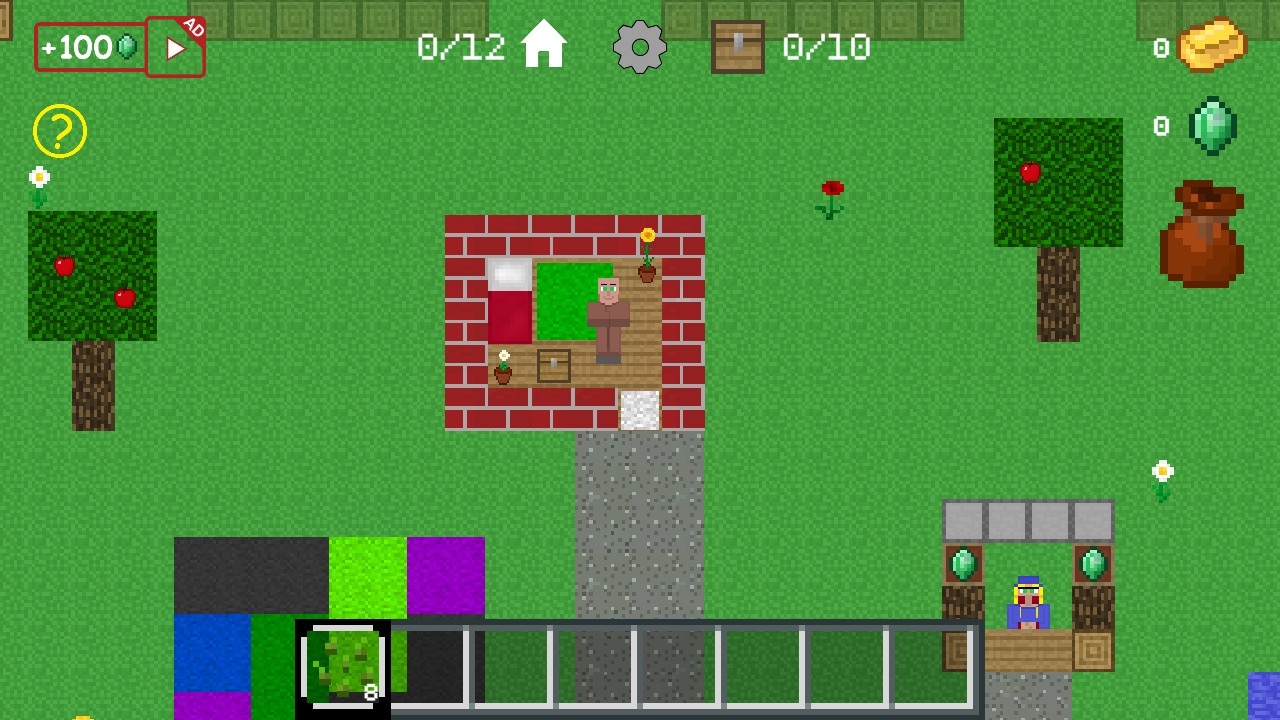Click the house icon beside the 0/12 counter
Viewport: 1280px width, 720px height.
(545, 43)
